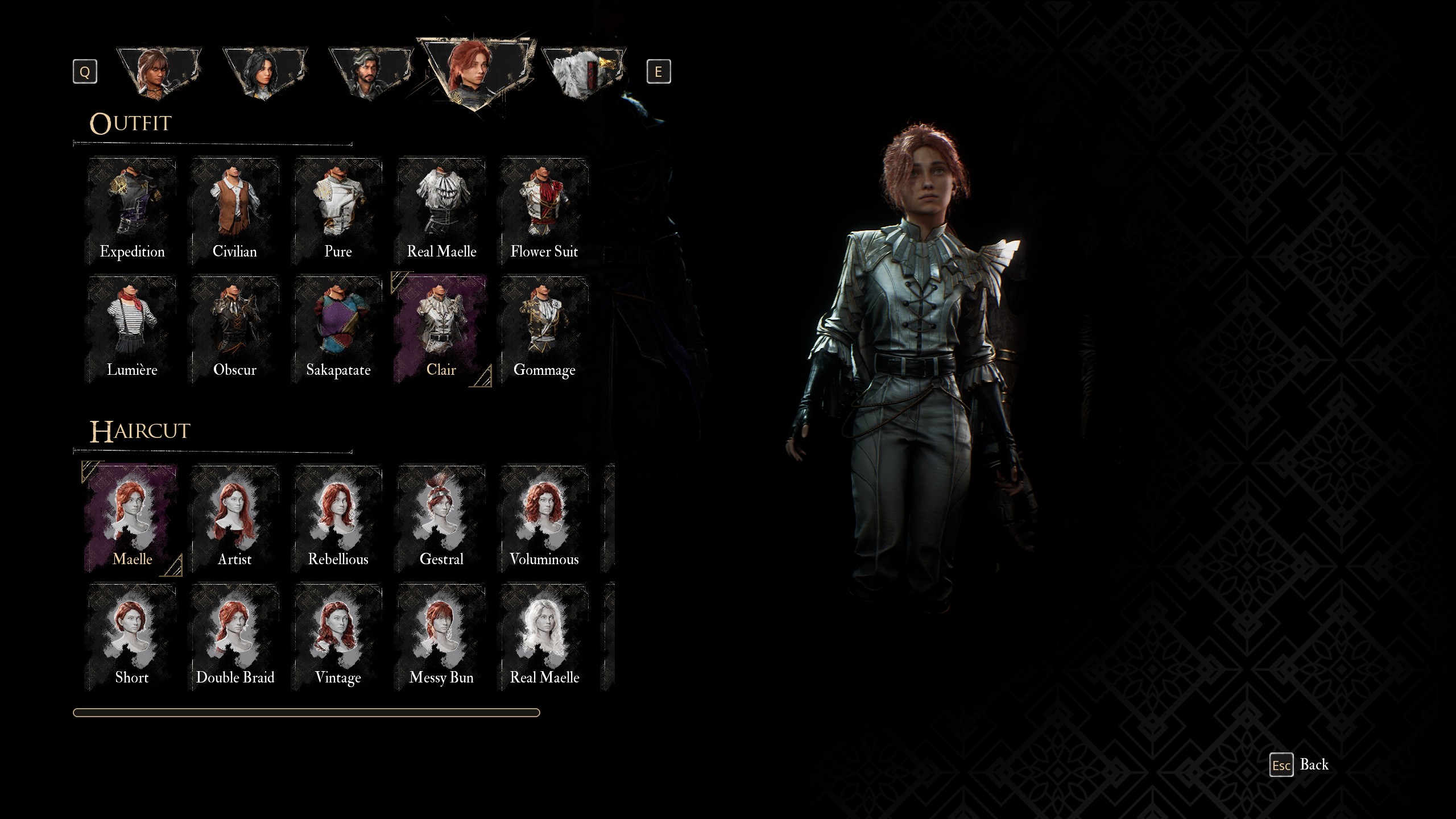Equip the Pure outfit
The image size is (1456, 819).
(338, 212)
